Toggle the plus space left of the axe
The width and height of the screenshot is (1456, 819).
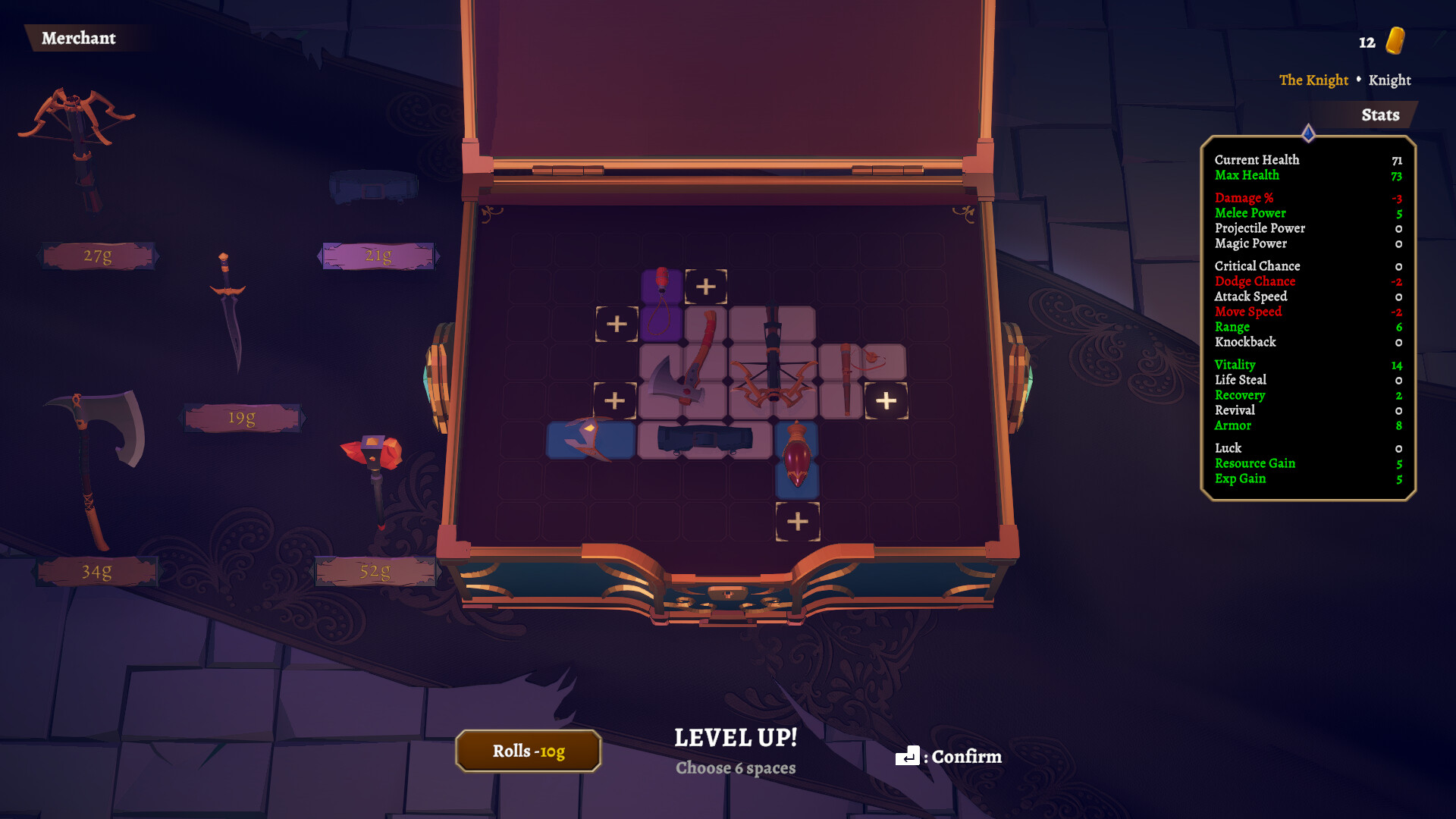(615, 401)
